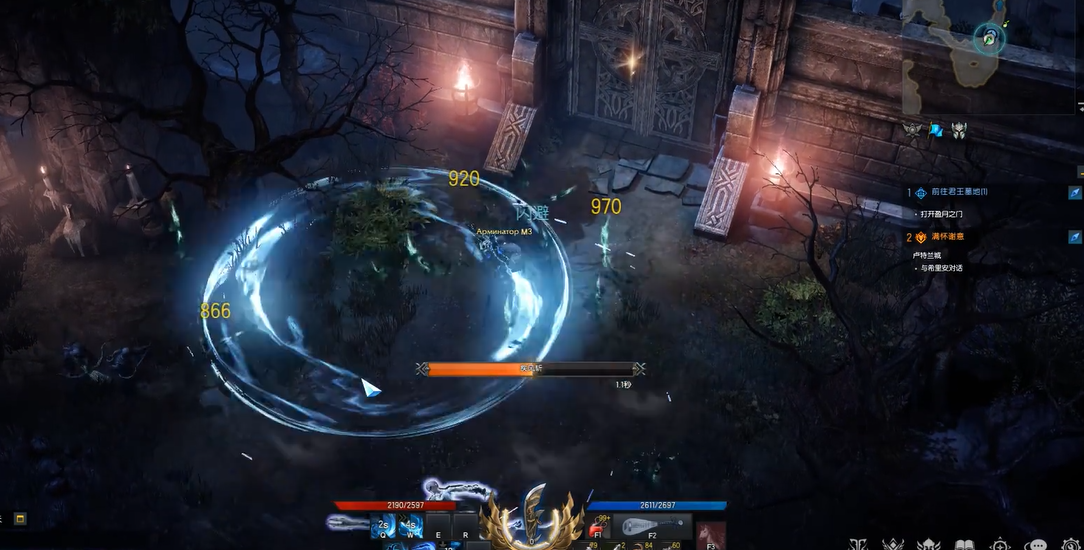Click the first quest's blue navigation button

point(1074,192)
